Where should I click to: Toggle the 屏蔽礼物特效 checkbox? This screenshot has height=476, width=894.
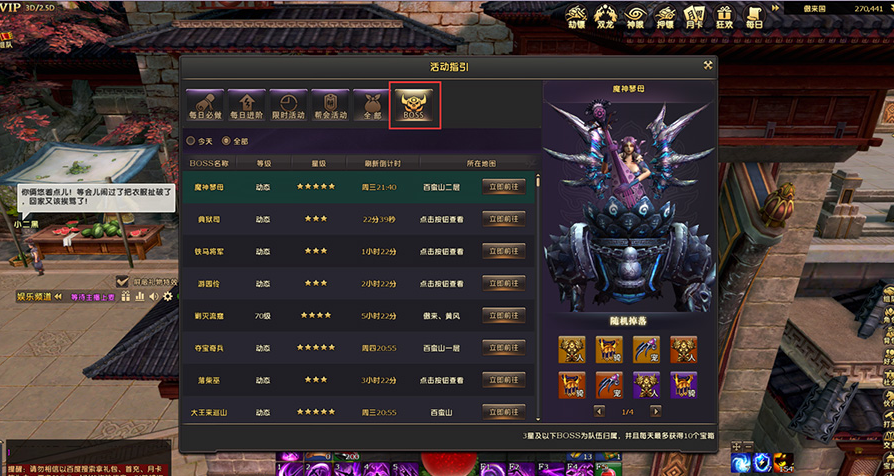(123, 282)
